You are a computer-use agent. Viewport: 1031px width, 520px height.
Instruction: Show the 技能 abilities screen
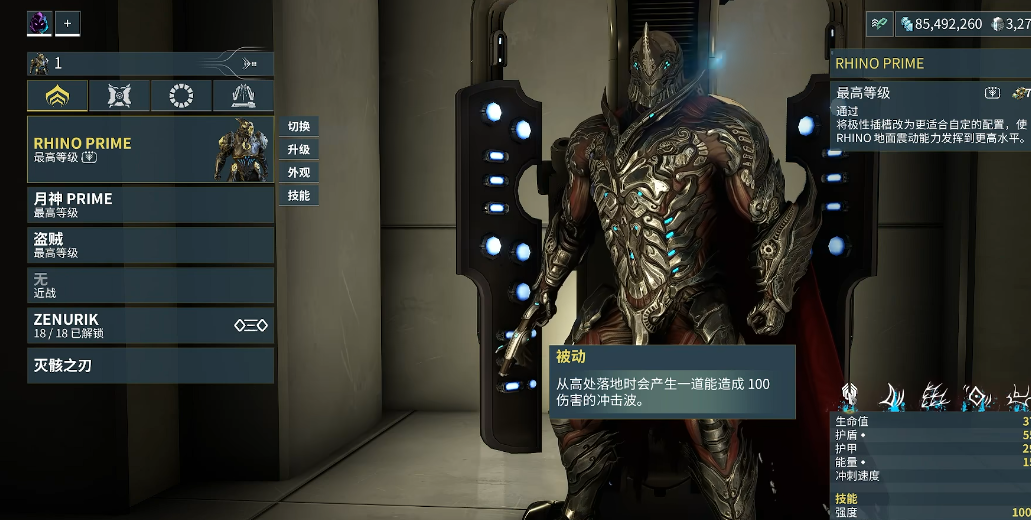click(x=298, y=195)
